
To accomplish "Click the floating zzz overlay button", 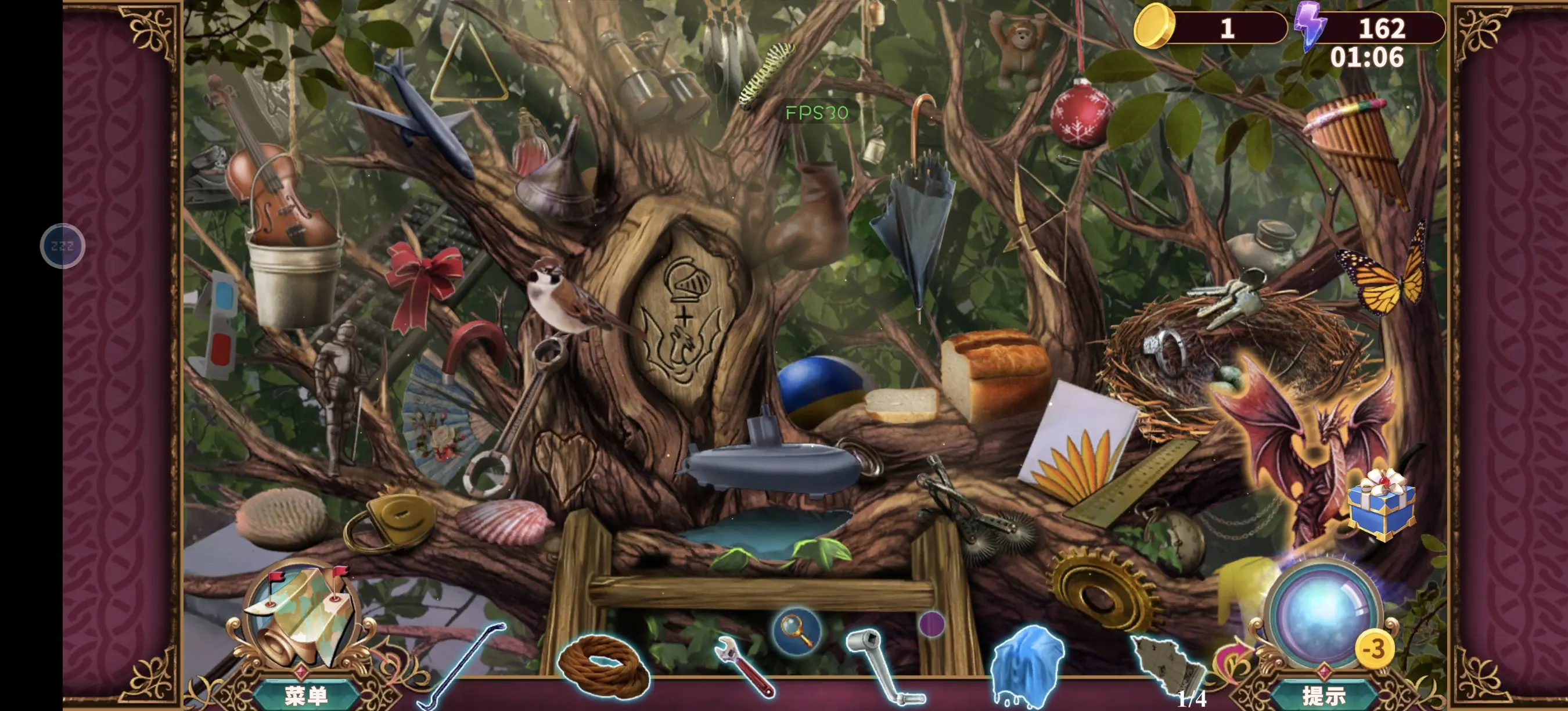I will click(62, 246).
